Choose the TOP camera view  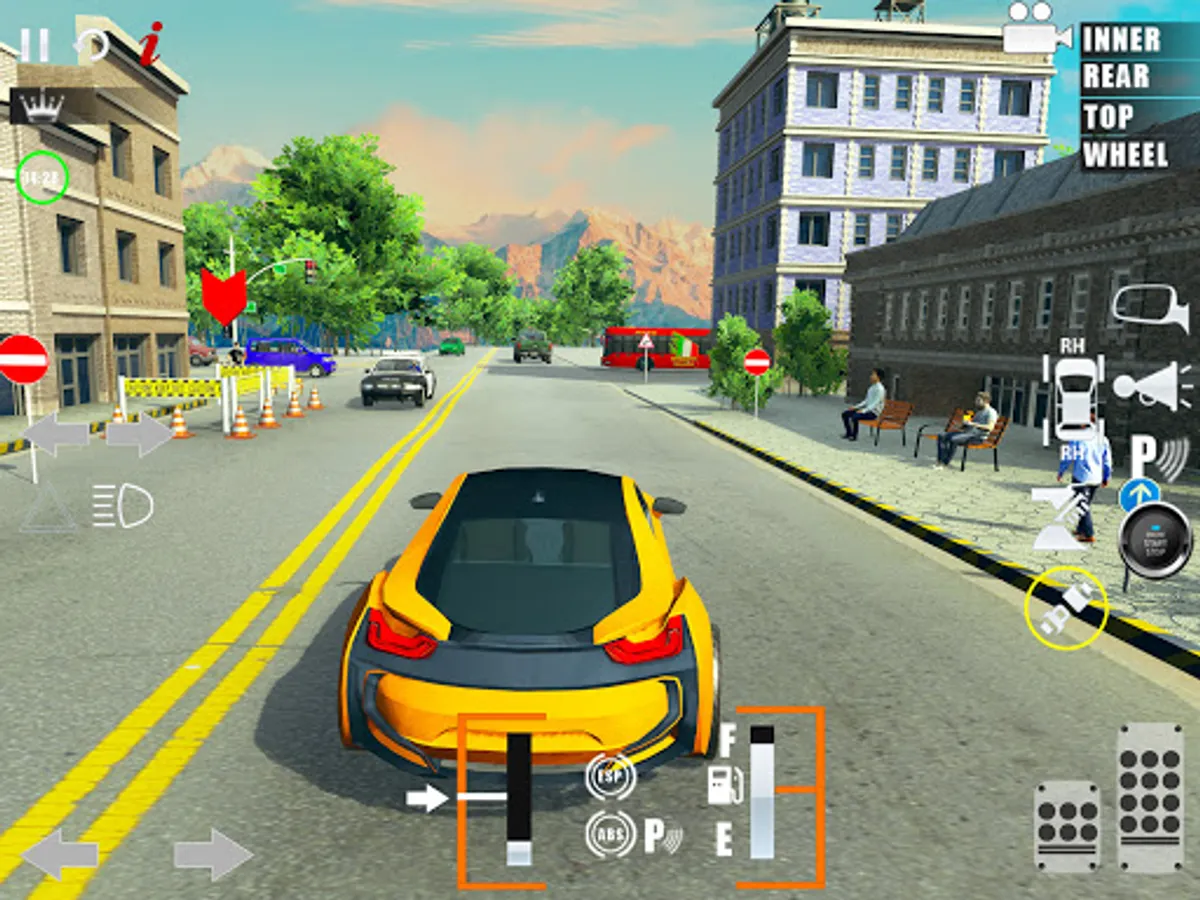[x=1108, y=117]
